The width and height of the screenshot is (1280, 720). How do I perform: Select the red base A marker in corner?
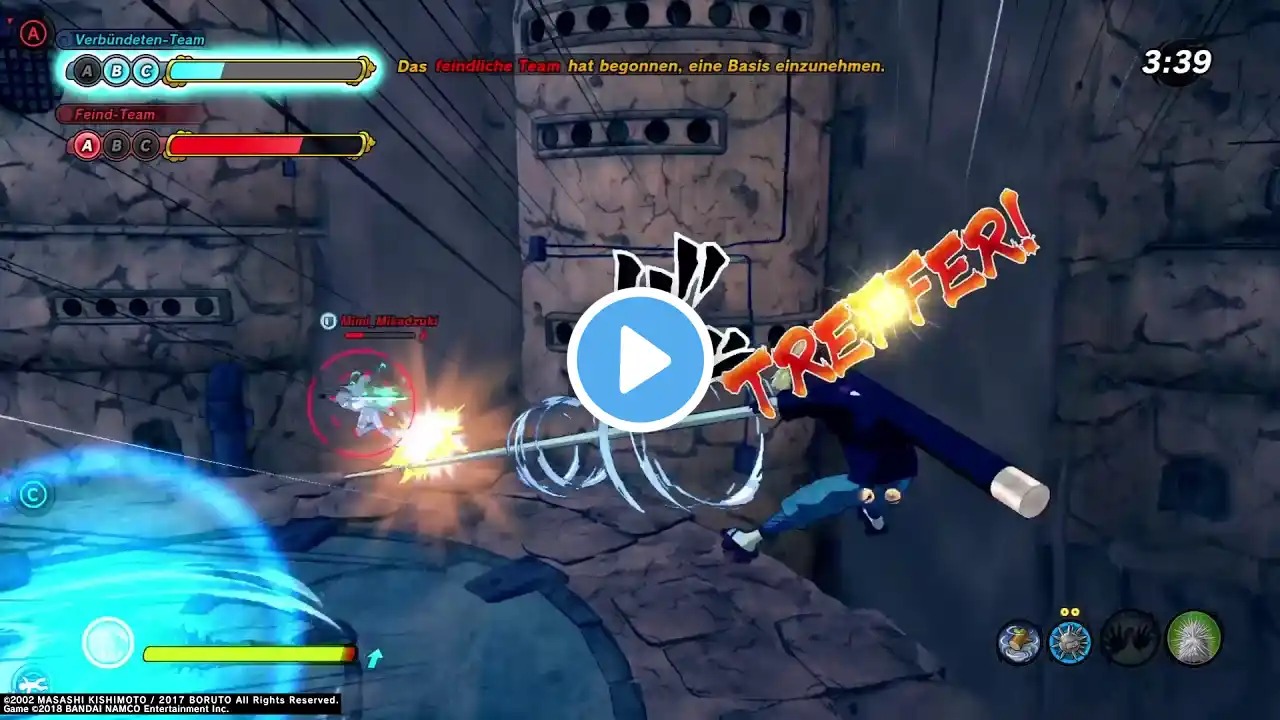pos(34,33)
